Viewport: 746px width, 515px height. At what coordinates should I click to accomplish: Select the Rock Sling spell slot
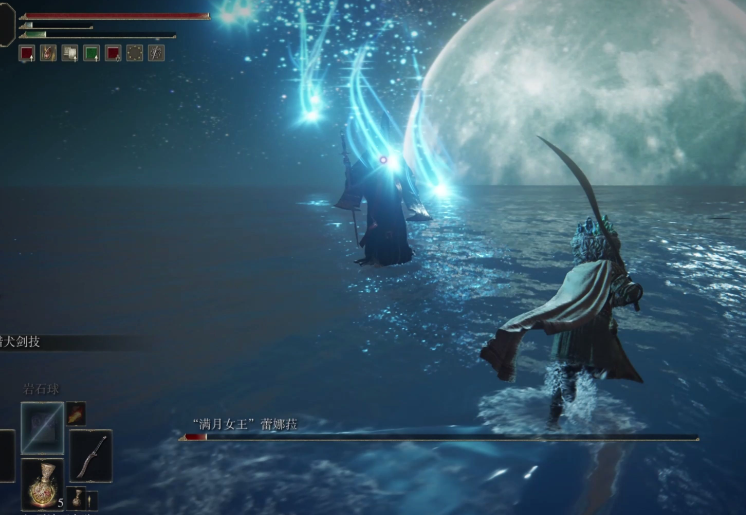click(42, 427)
